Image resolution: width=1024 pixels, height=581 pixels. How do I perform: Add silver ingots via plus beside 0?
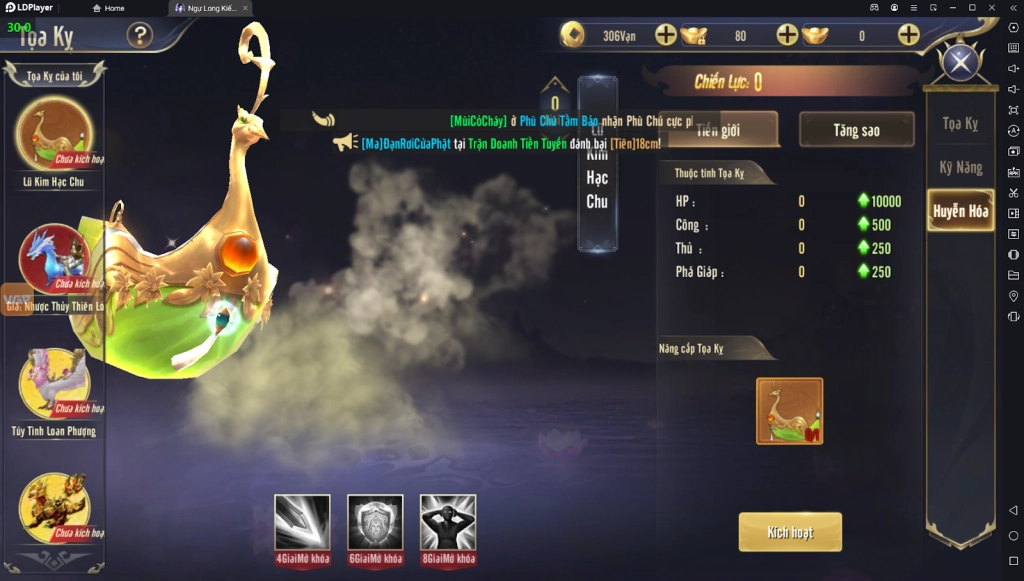(908, 36)
